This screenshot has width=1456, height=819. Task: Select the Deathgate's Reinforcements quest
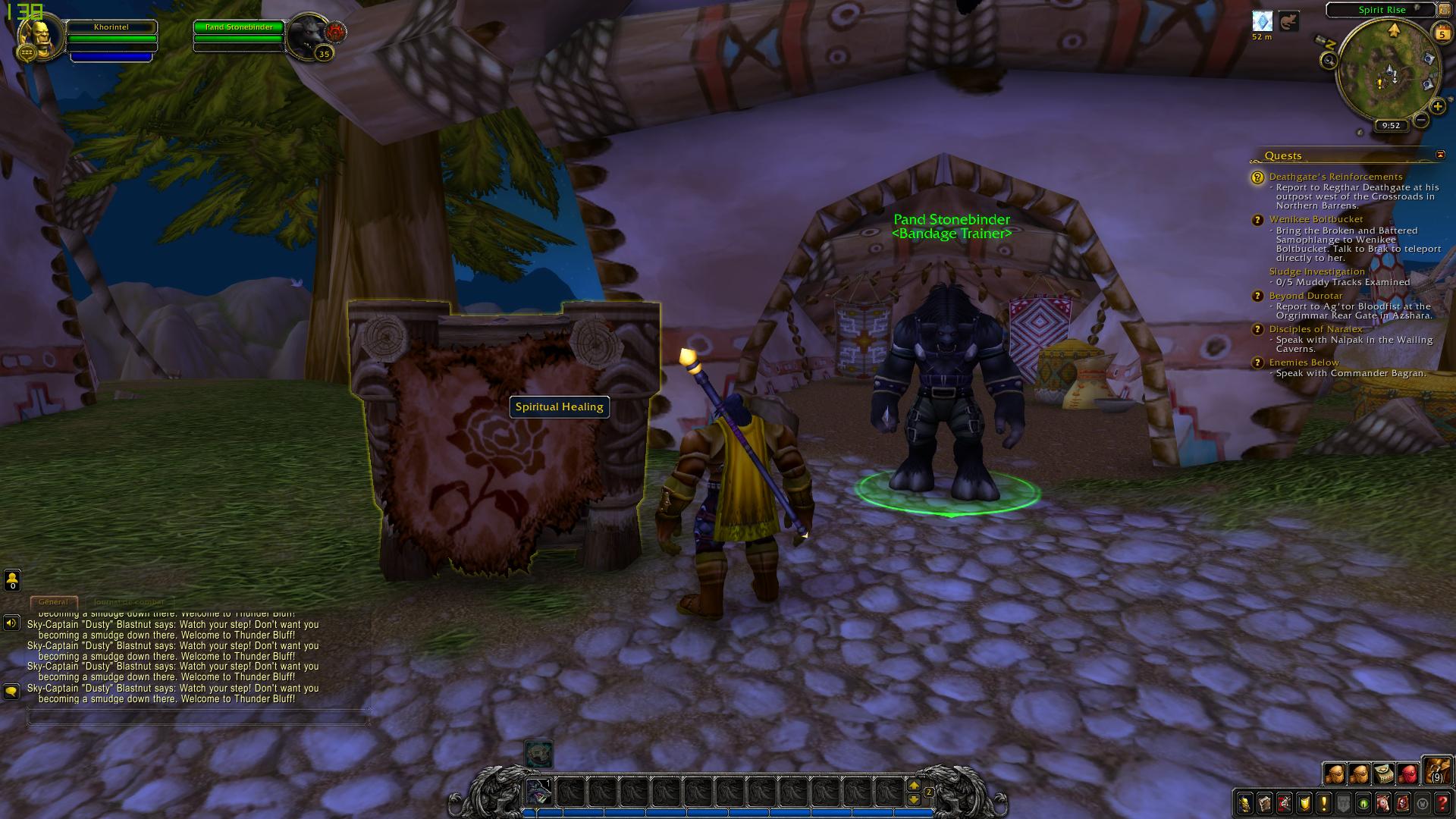click(x=1335, y=177)
